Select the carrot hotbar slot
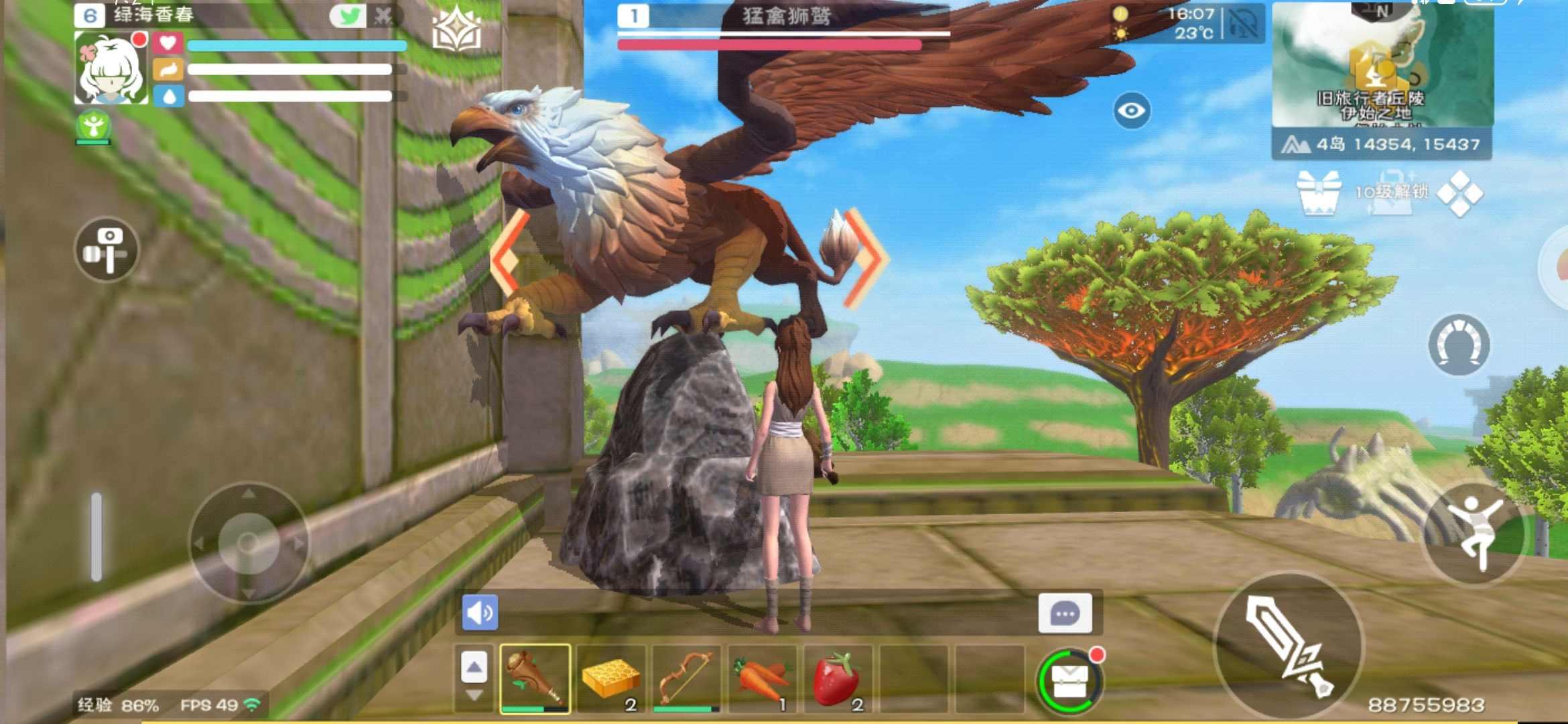The image size is (1568, 724). coord(762,678)
